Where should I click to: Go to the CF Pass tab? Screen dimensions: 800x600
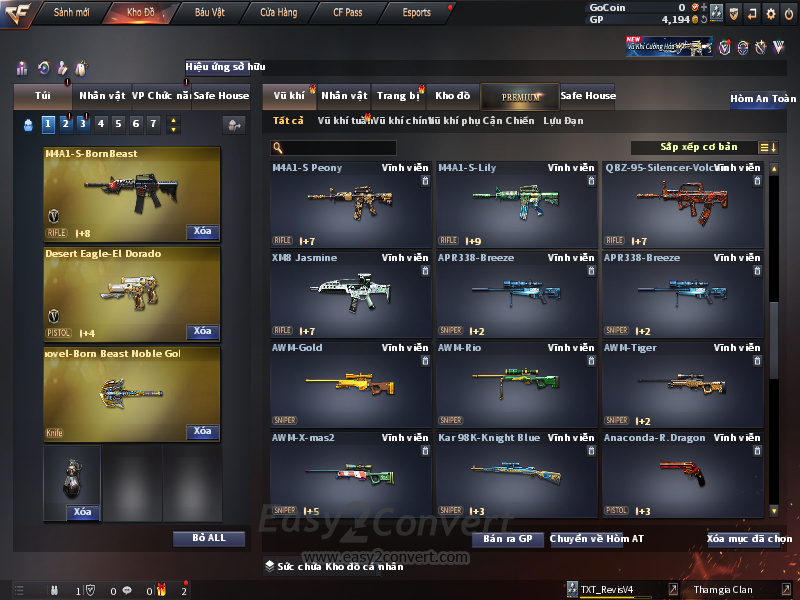point(348,13)
